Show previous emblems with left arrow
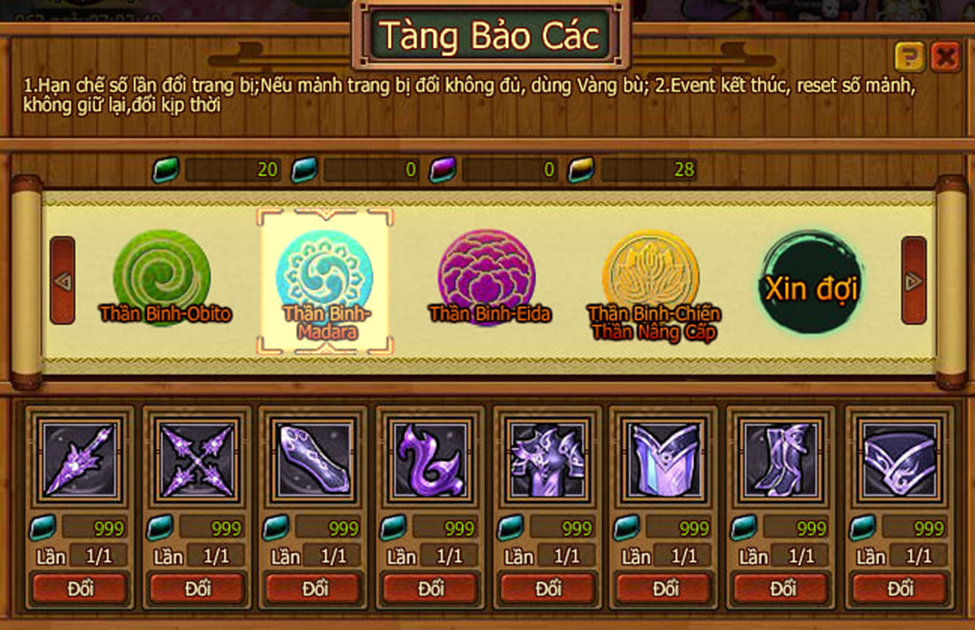975x630 pixels. (62, 280)
